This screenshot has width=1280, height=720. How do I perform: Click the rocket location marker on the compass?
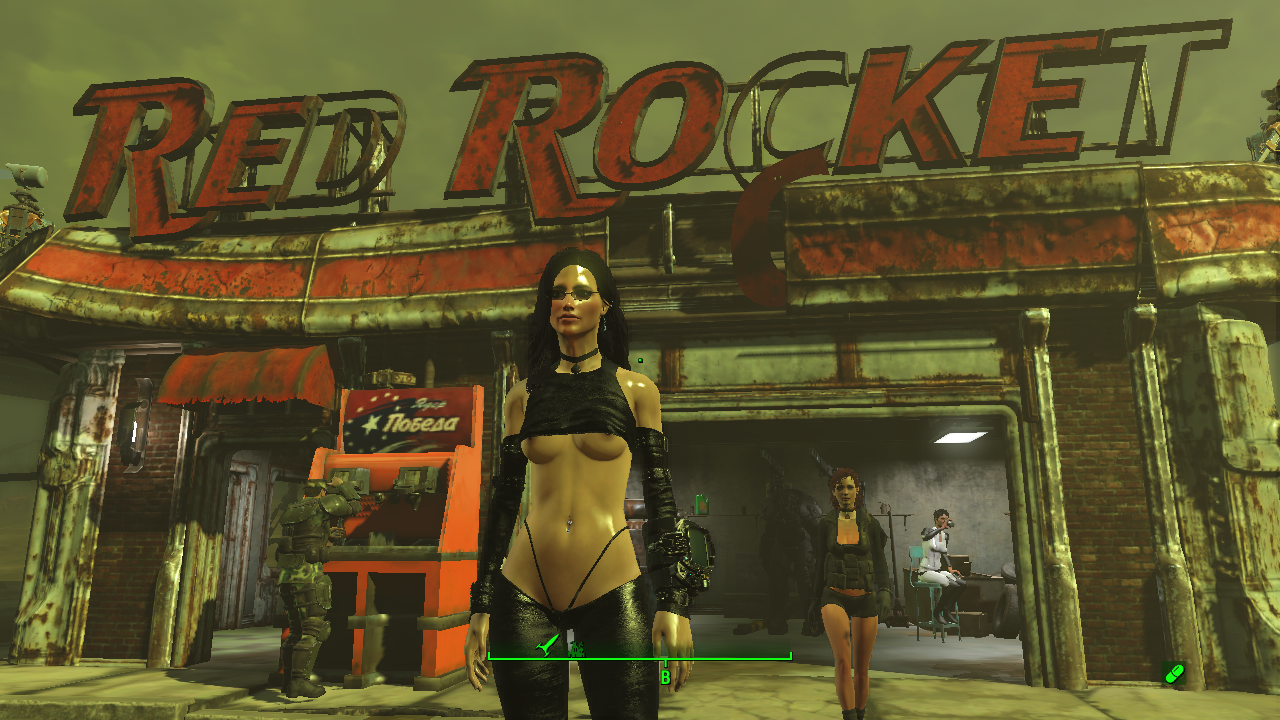coord(545,647)
